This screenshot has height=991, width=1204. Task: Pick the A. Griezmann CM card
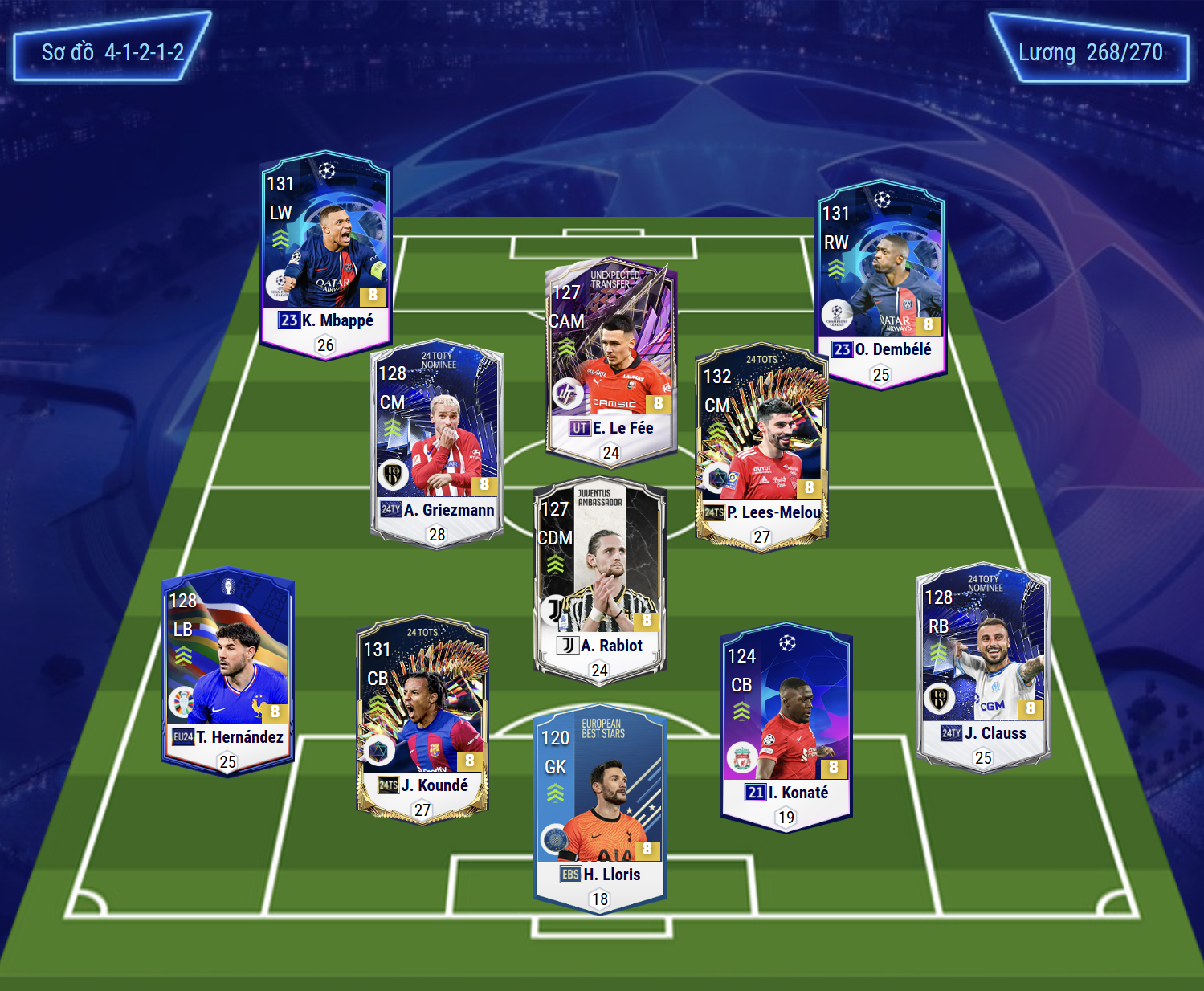[x=436, y=444]
